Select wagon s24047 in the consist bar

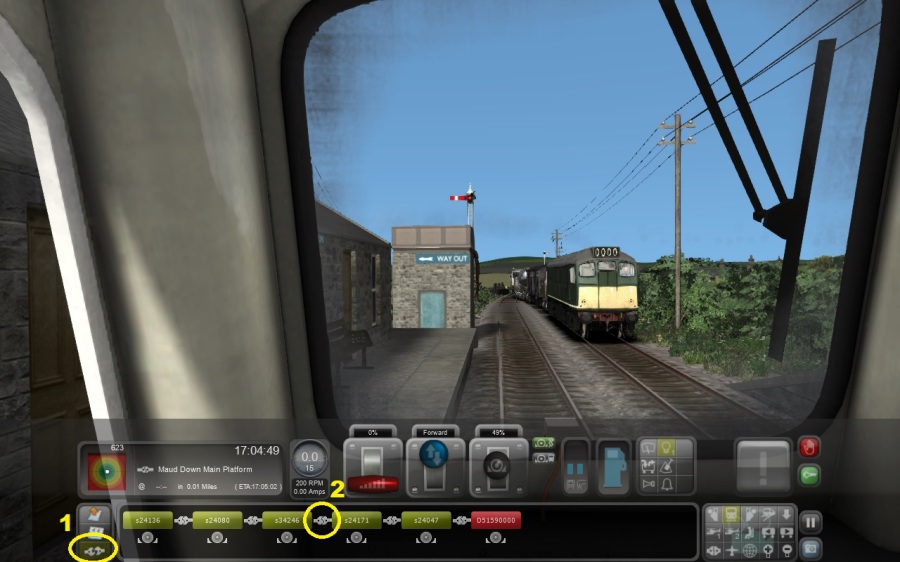click(426, 520)
